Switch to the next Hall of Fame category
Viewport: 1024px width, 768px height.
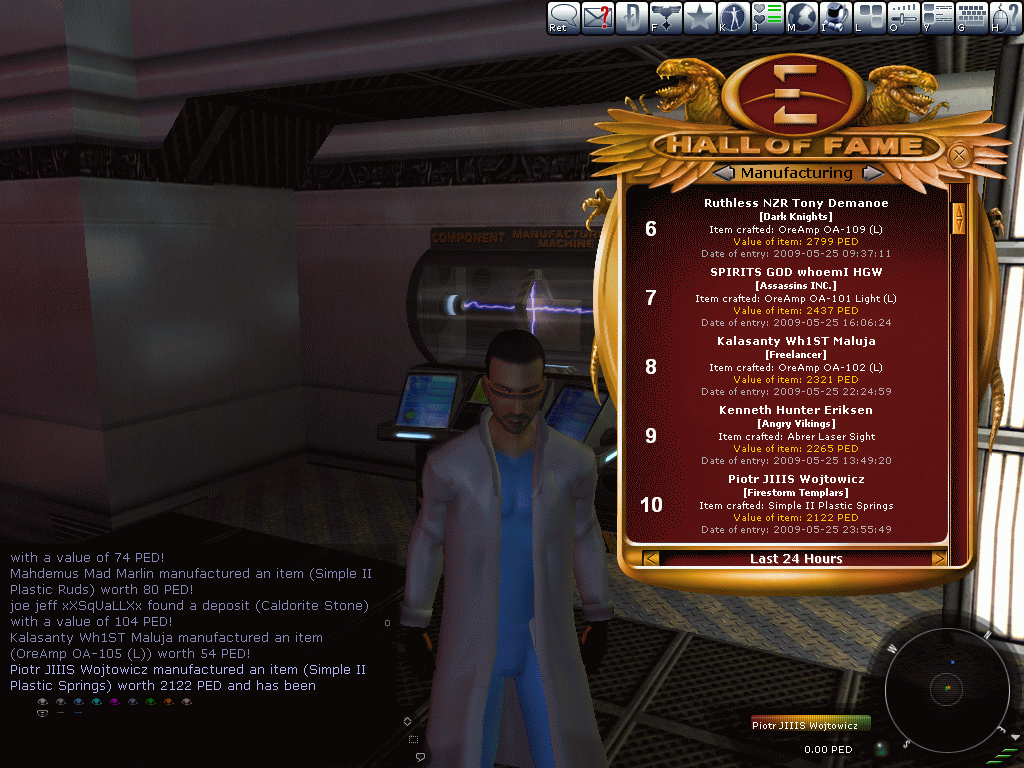coord(872,173)
